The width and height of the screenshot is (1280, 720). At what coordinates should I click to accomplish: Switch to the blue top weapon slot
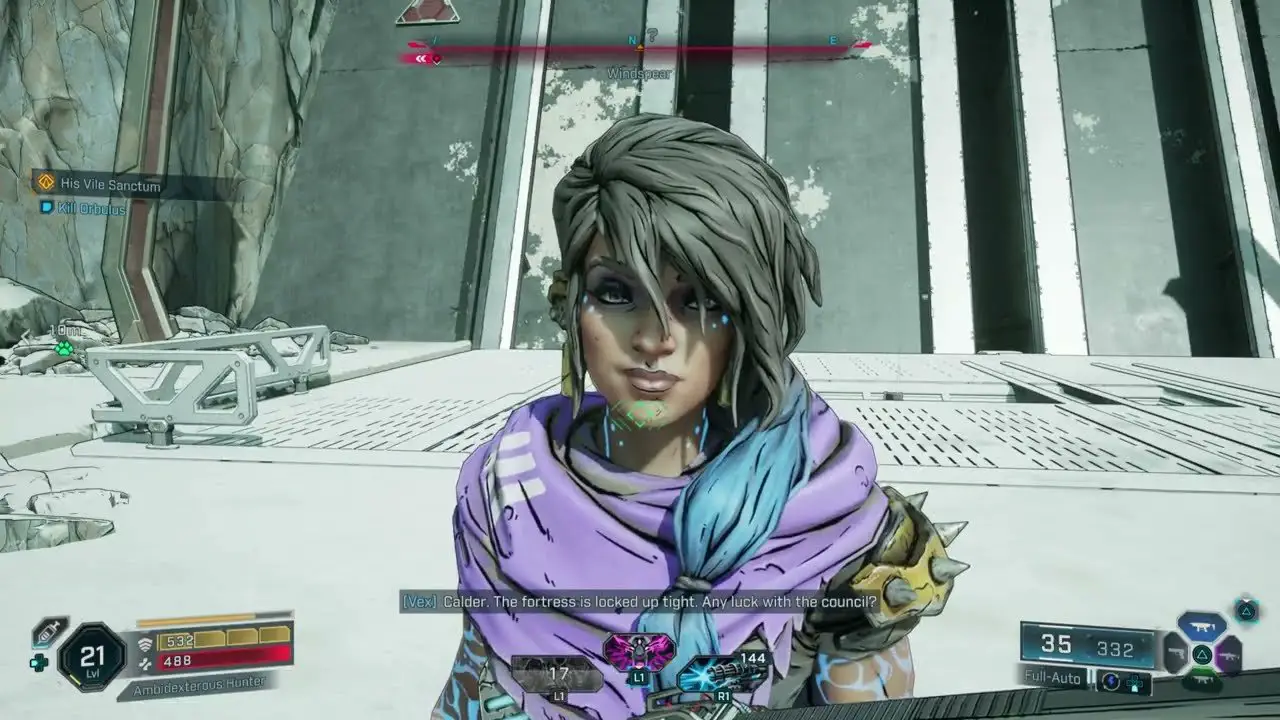[1202, 627]
